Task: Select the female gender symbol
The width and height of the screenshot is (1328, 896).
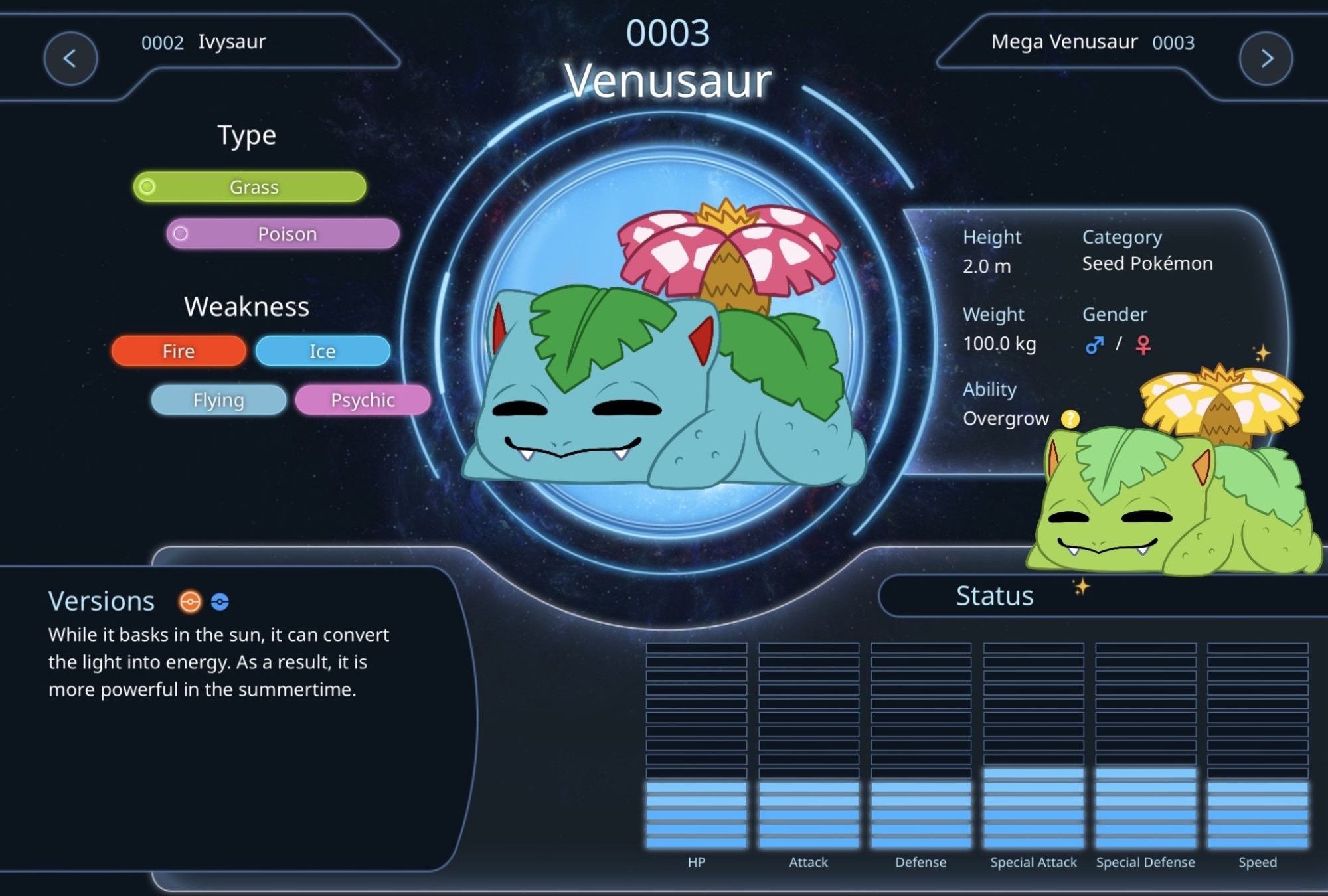Action: [1143, 345]
